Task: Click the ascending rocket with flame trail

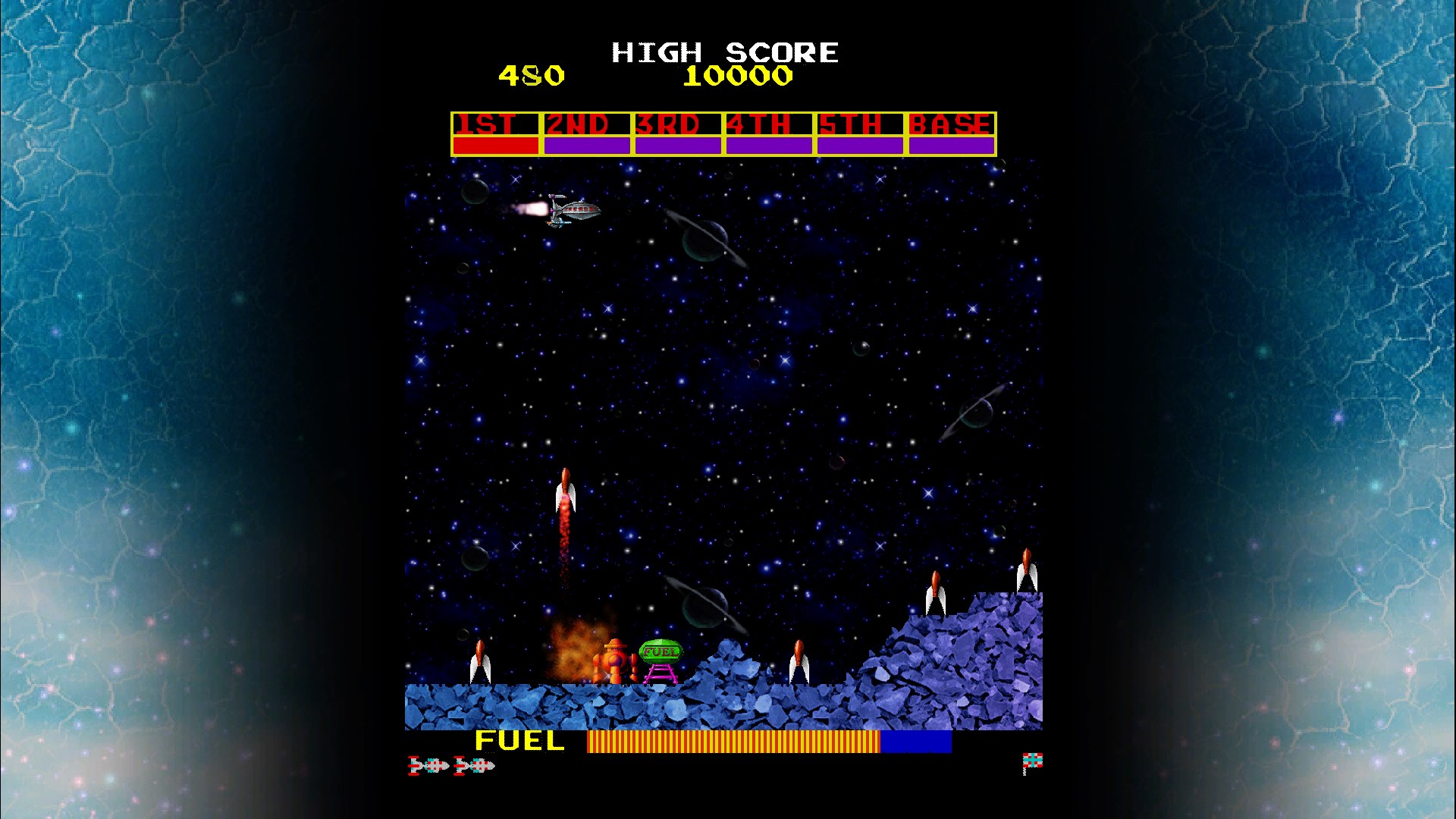Action: [565, 493]
